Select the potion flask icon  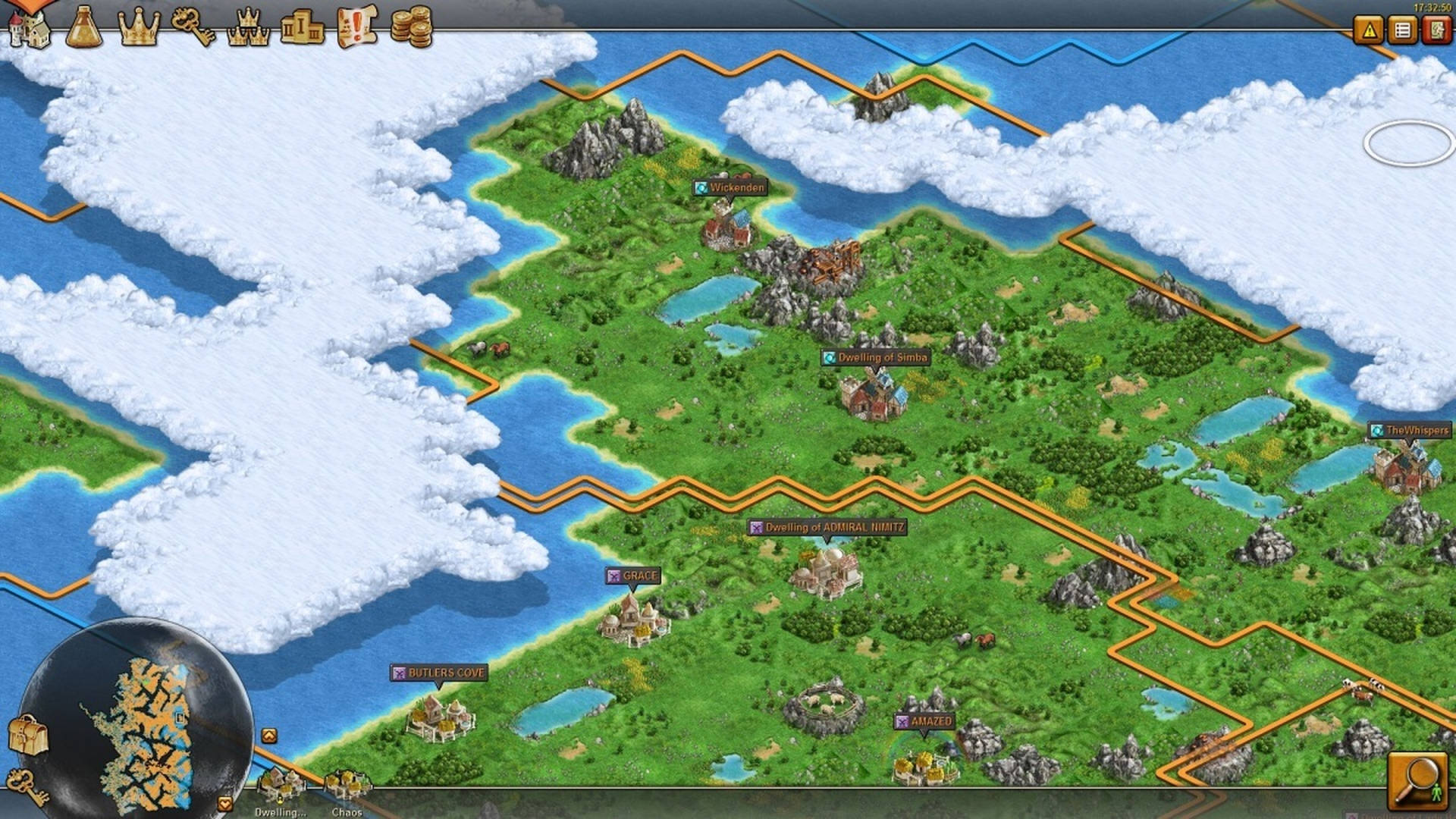(86, 27)
